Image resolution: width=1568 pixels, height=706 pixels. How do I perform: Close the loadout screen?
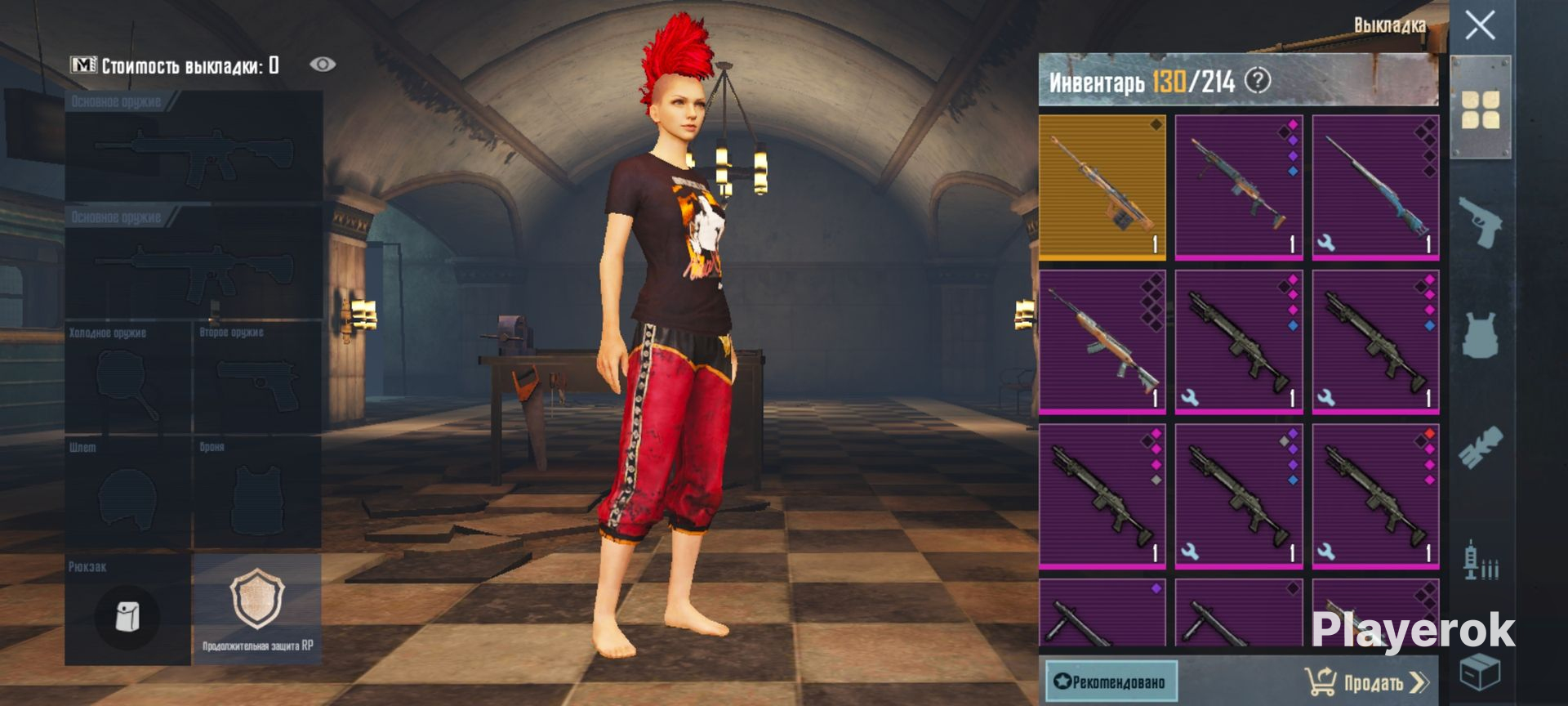coord(1480,26)
